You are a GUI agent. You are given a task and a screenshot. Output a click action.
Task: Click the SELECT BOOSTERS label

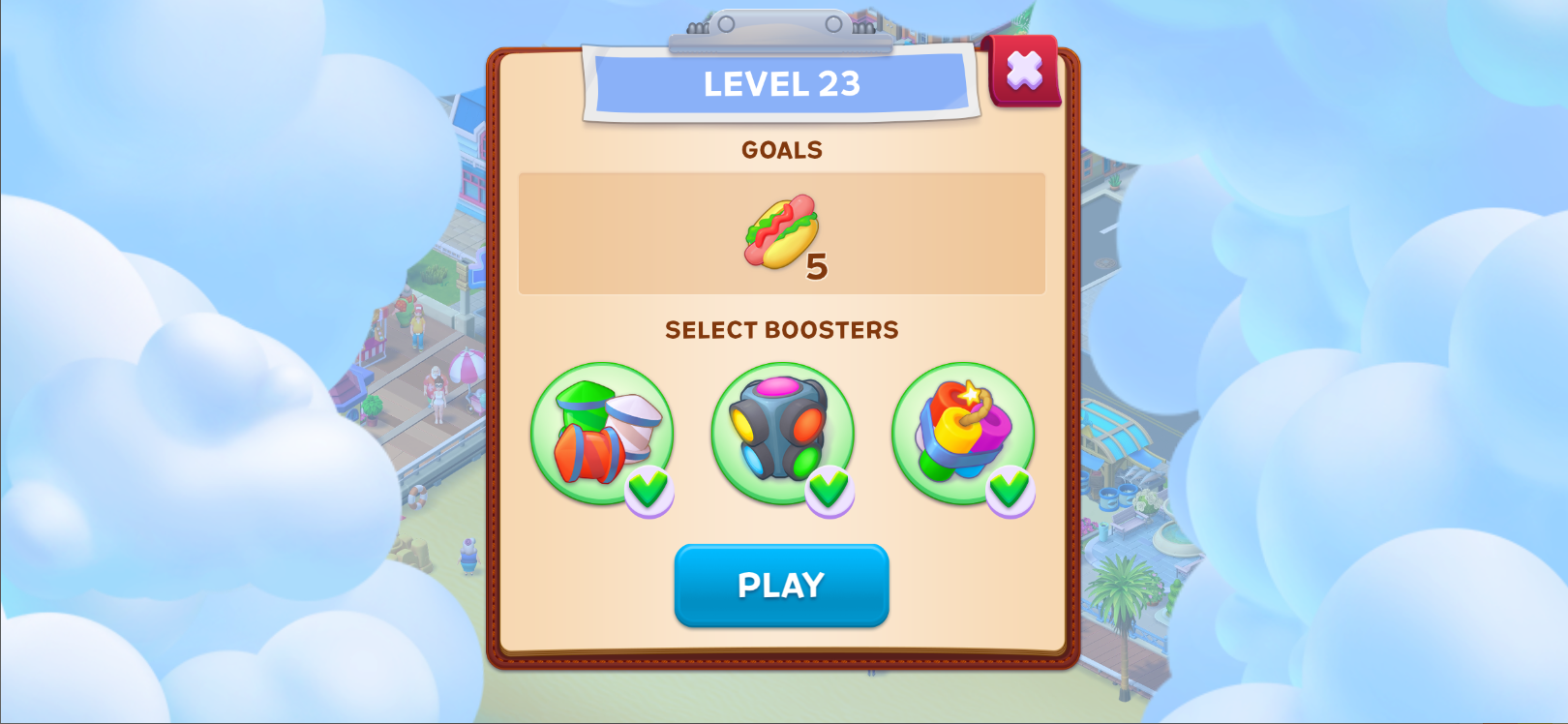[782, 329]
